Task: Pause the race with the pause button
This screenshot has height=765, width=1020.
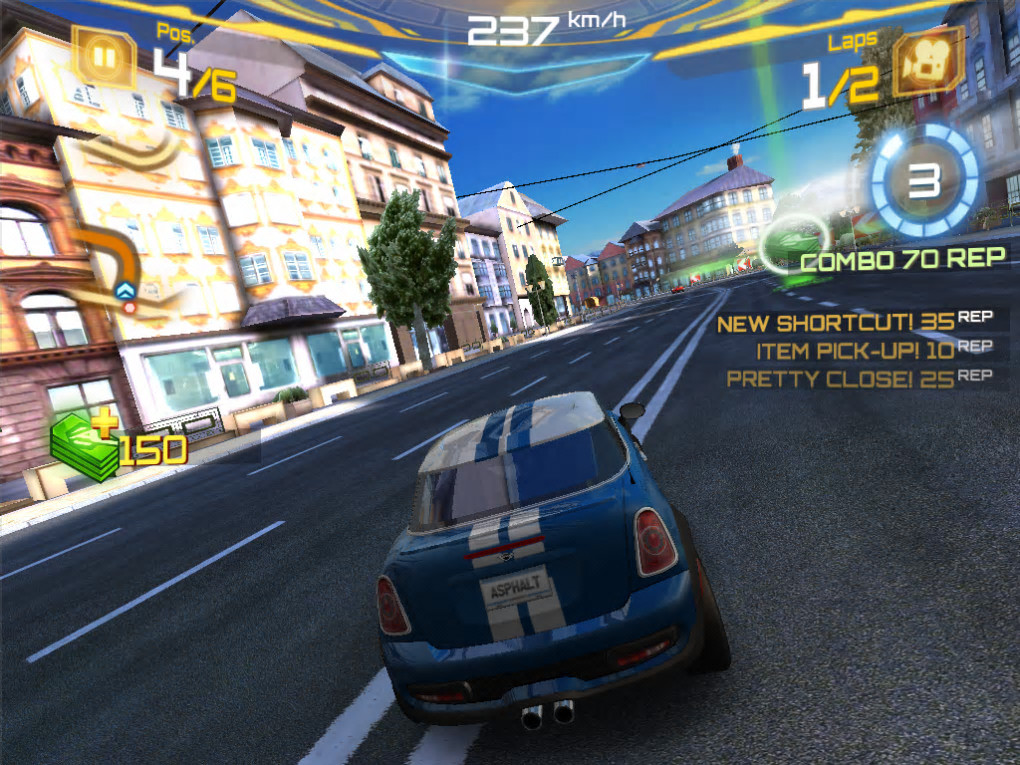Action: point(104,57)
